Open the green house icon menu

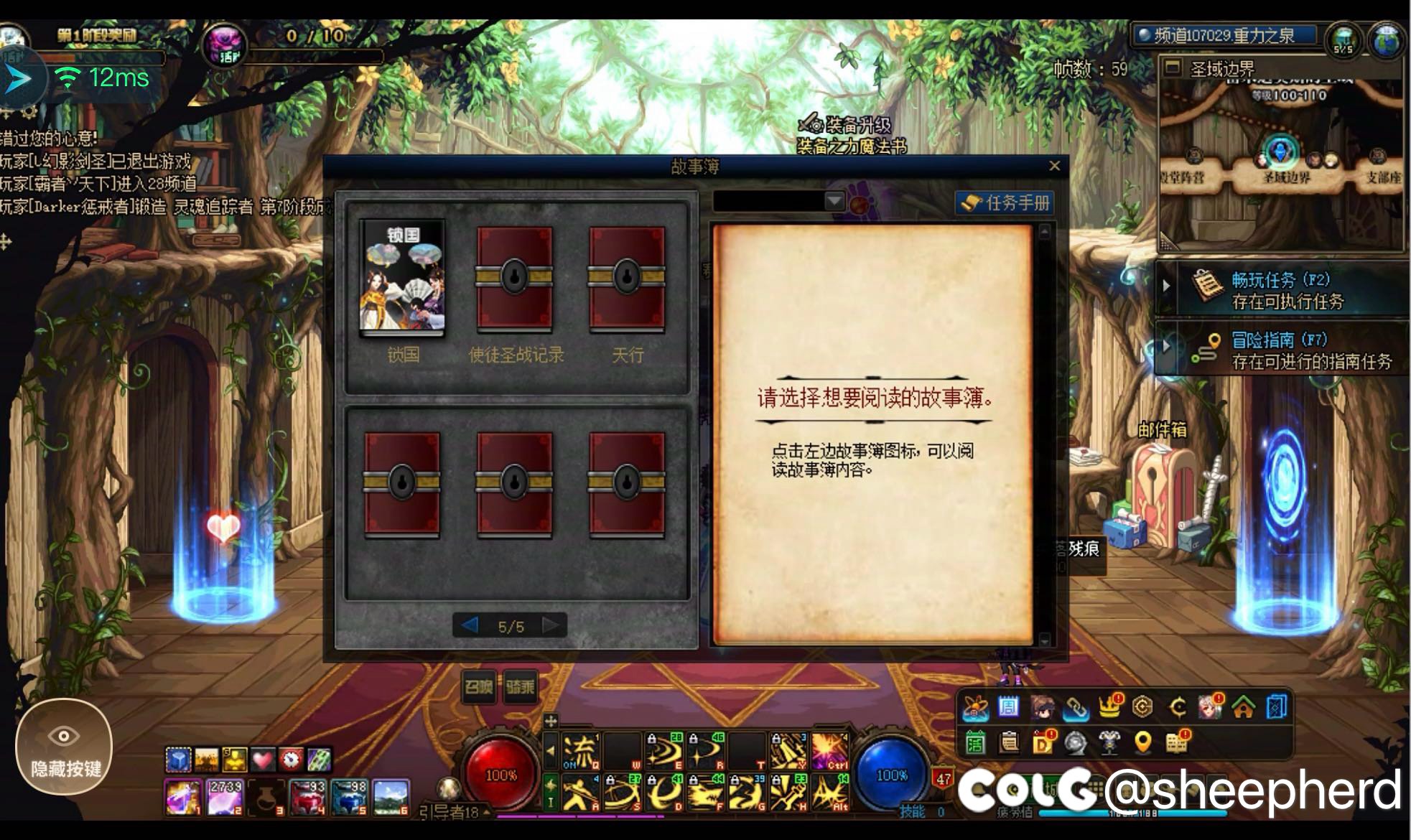pyautogui.click(x=1243, y=708)
